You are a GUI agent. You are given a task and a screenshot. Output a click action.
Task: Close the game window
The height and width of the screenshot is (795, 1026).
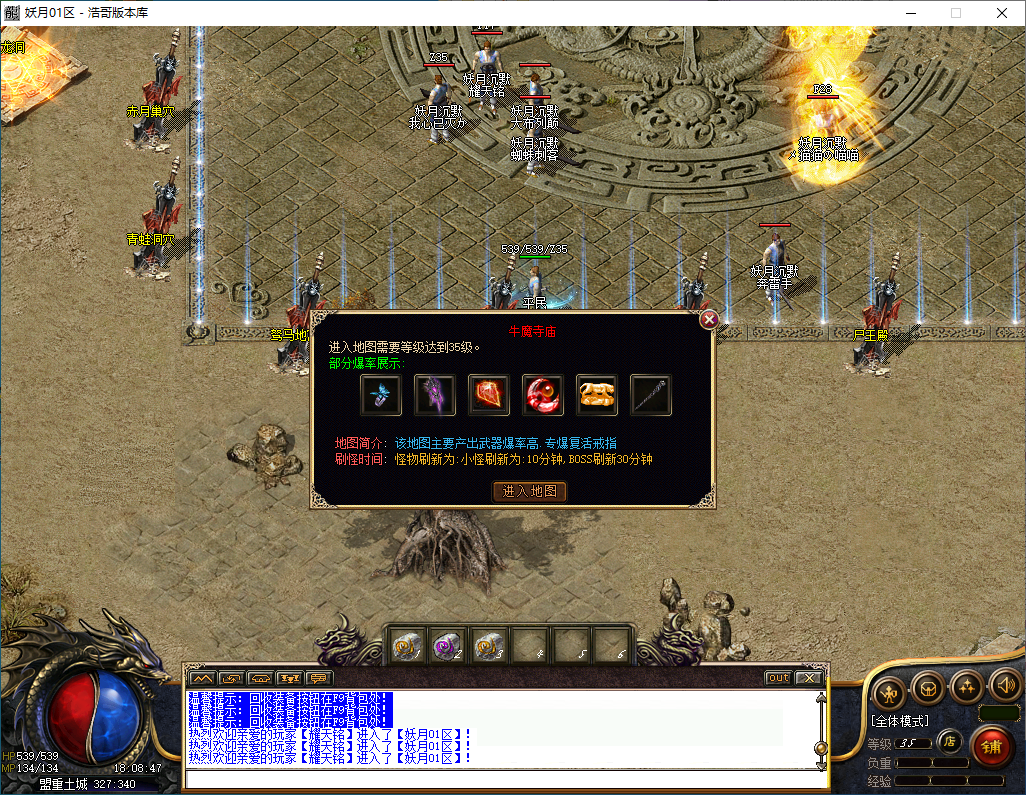1001,13
